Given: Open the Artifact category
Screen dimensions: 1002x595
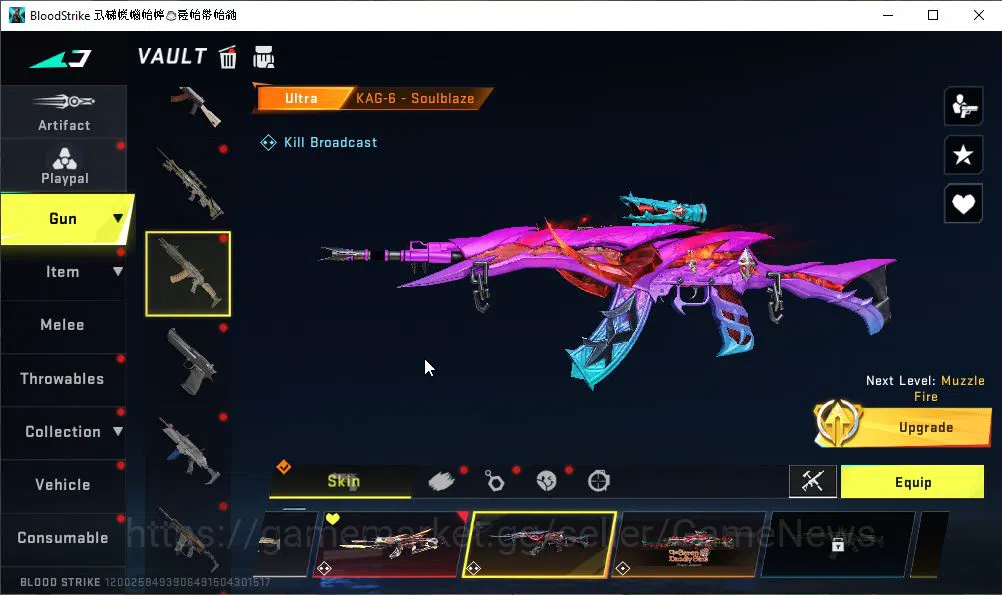Looking at the screenshot, I should 64,111.
